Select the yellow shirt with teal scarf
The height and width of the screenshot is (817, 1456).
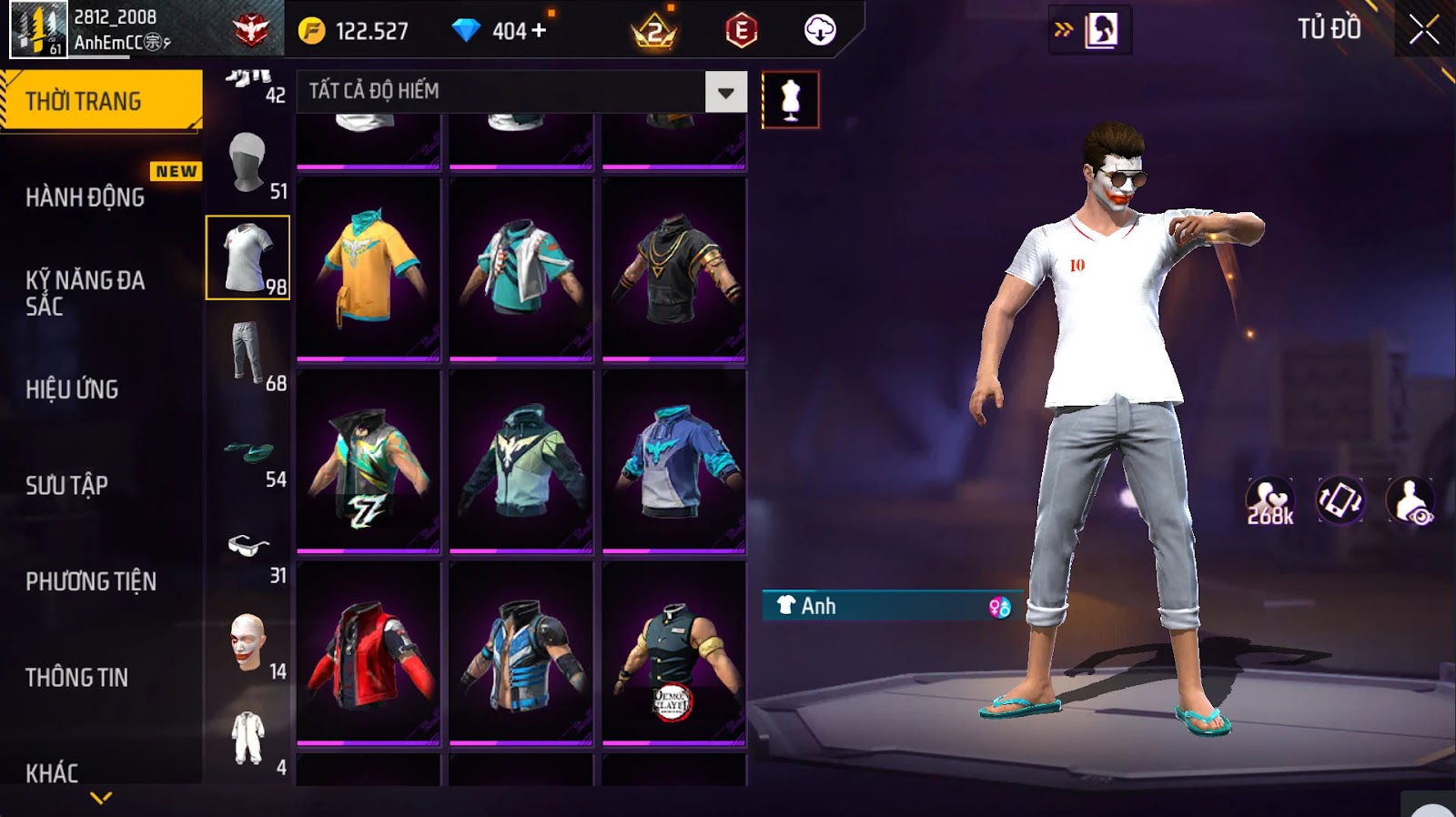pyautogui.click(x=369, y=268)
